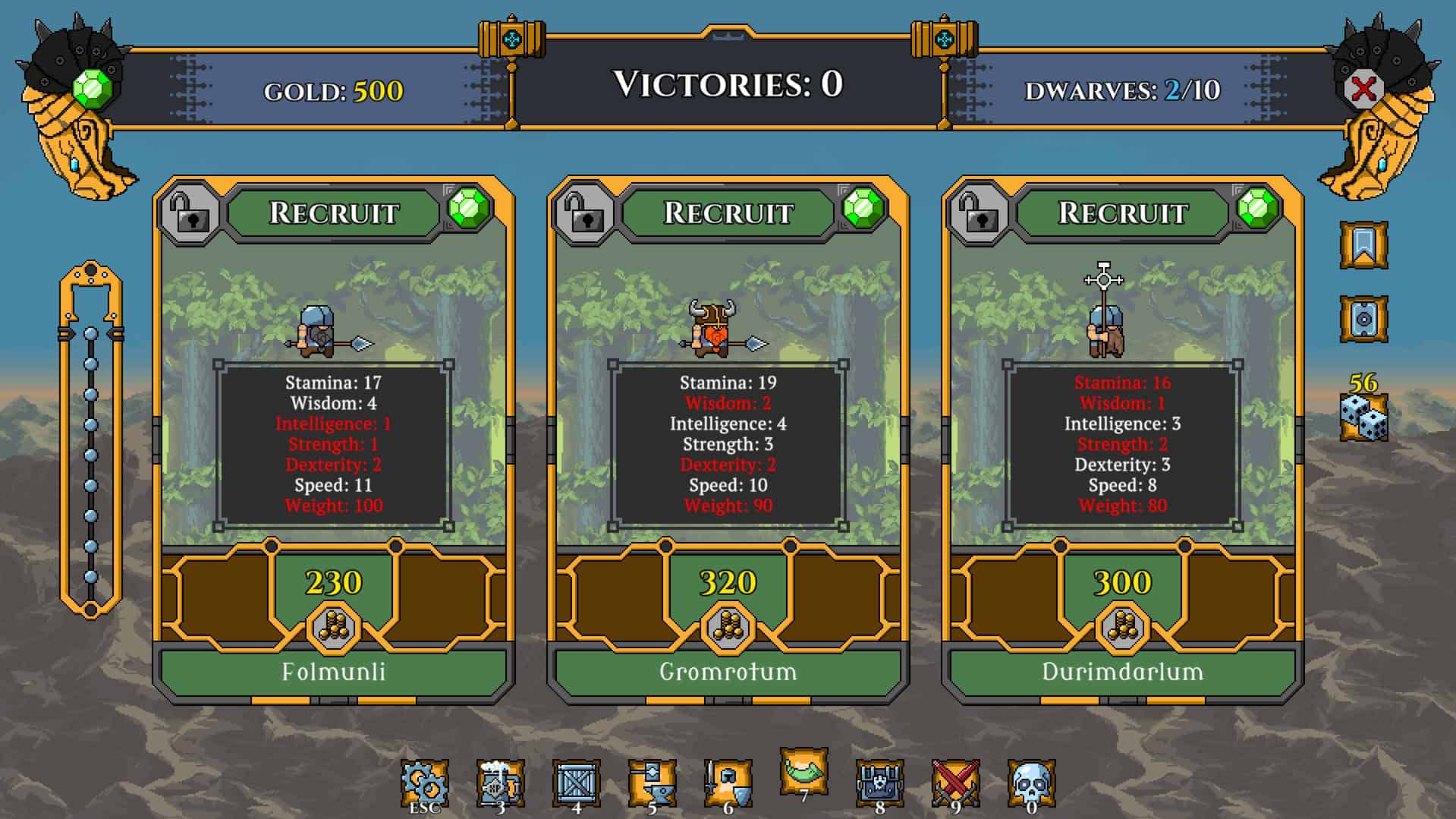
Task: Toggle the padlock on Folmunli's card
Action: pos(190,212)
